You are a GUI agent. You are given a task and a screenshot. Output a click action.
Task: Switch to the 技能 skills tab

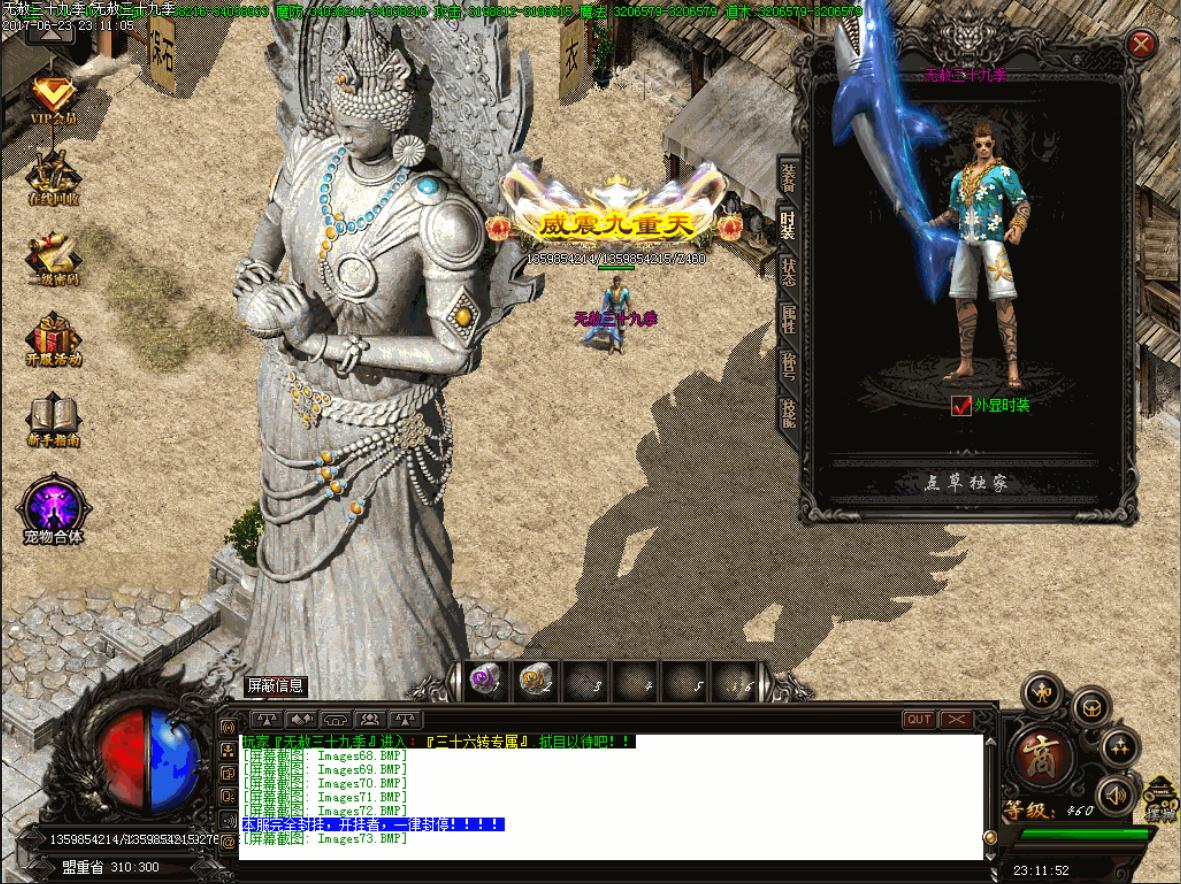click(789, 412)
